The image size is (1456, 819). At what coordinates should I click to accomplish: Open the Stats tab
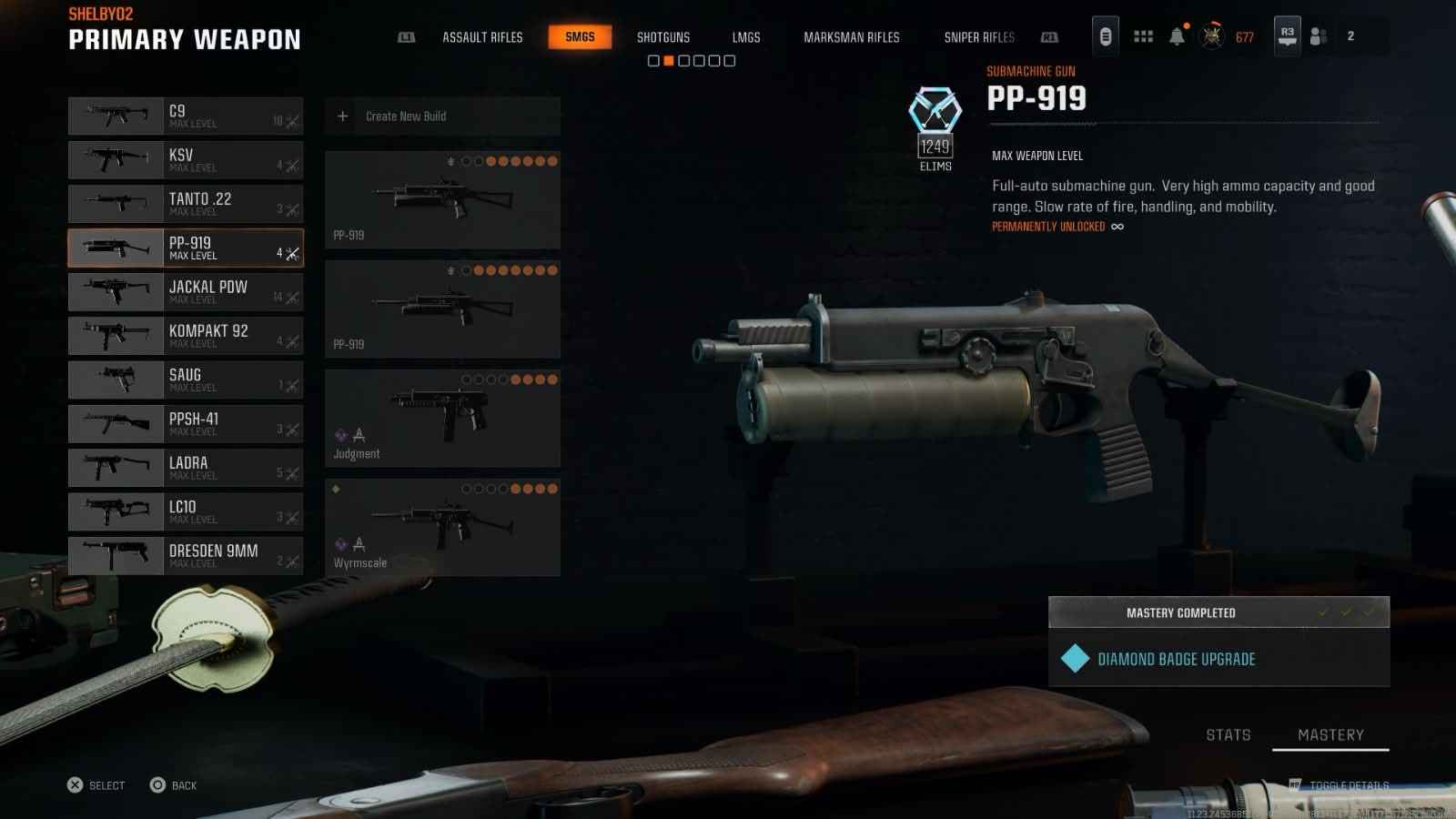point(1228,734)
